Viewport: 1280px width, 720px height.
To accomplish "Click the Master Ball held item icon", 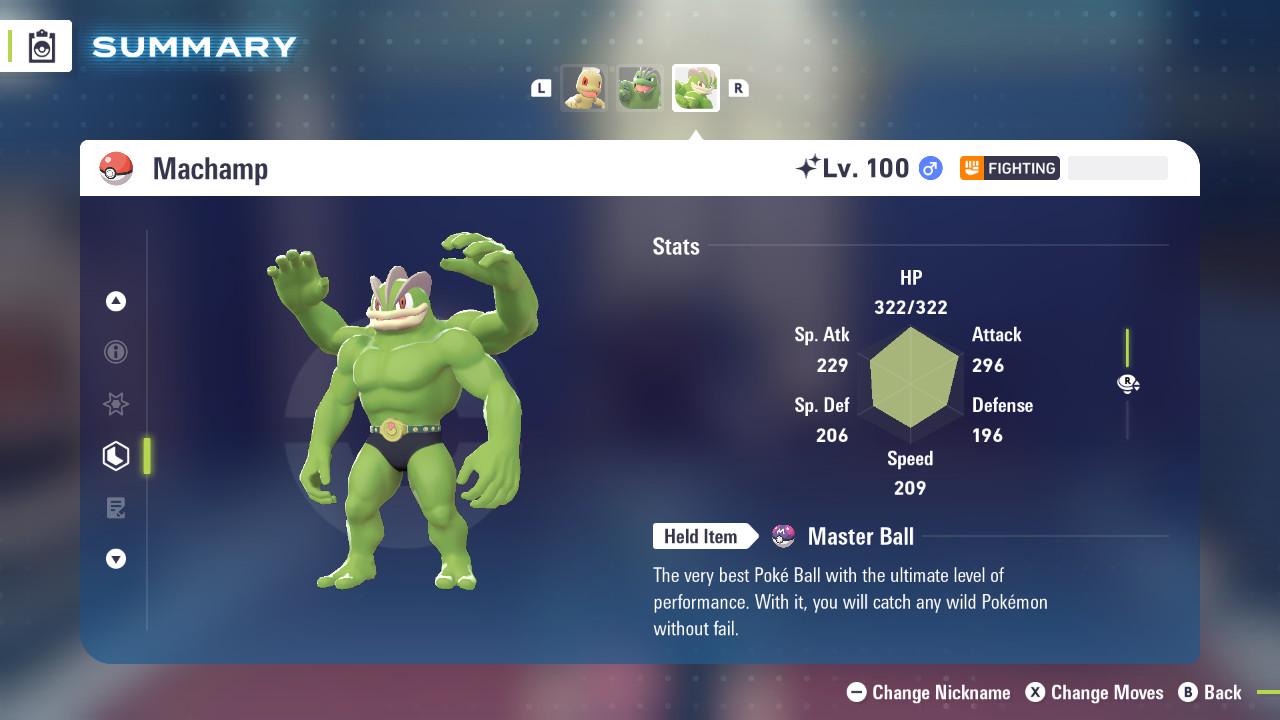I will coord(781,536).
